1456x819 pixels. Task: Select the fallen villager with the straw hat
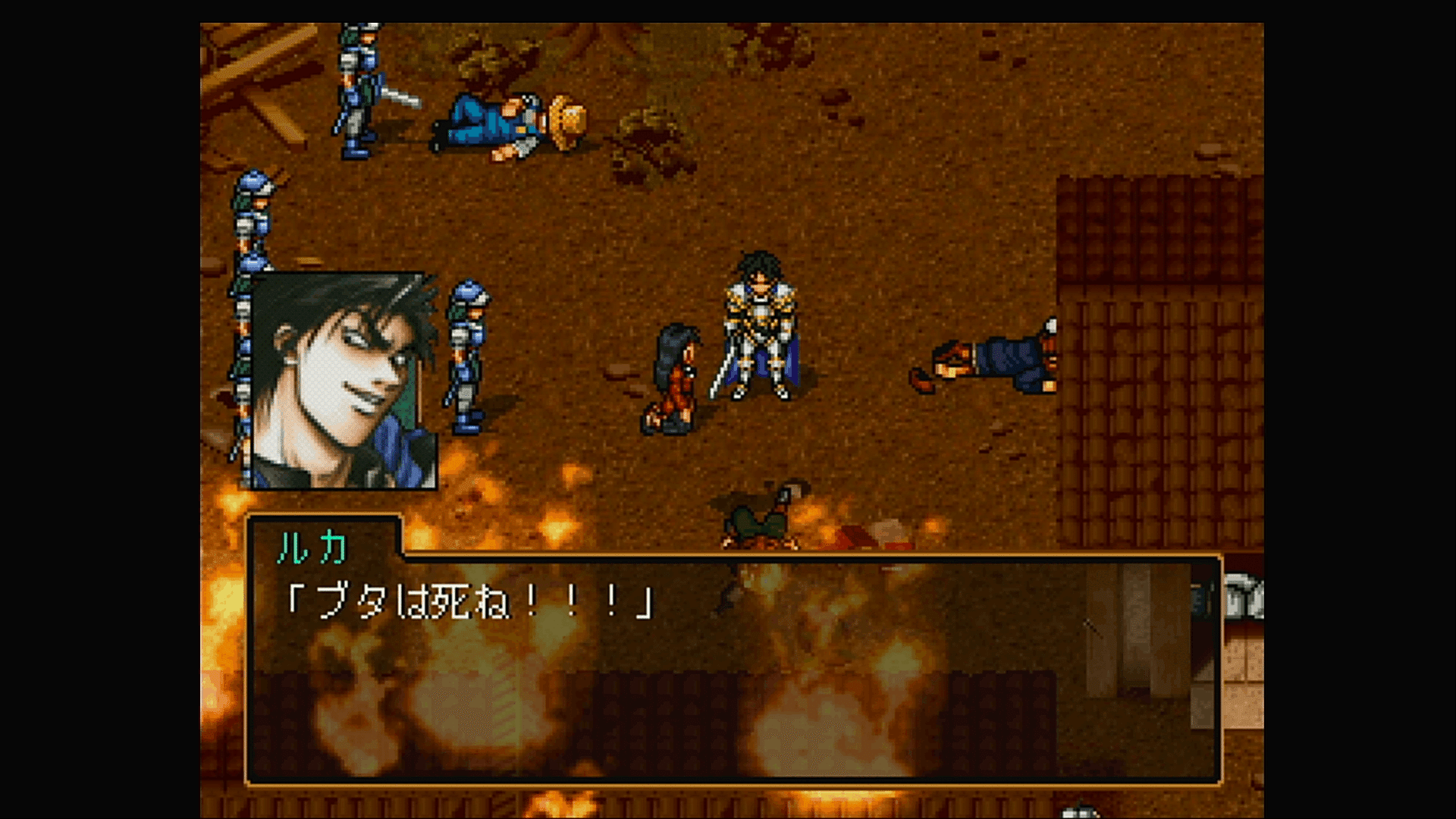point(508,121)
